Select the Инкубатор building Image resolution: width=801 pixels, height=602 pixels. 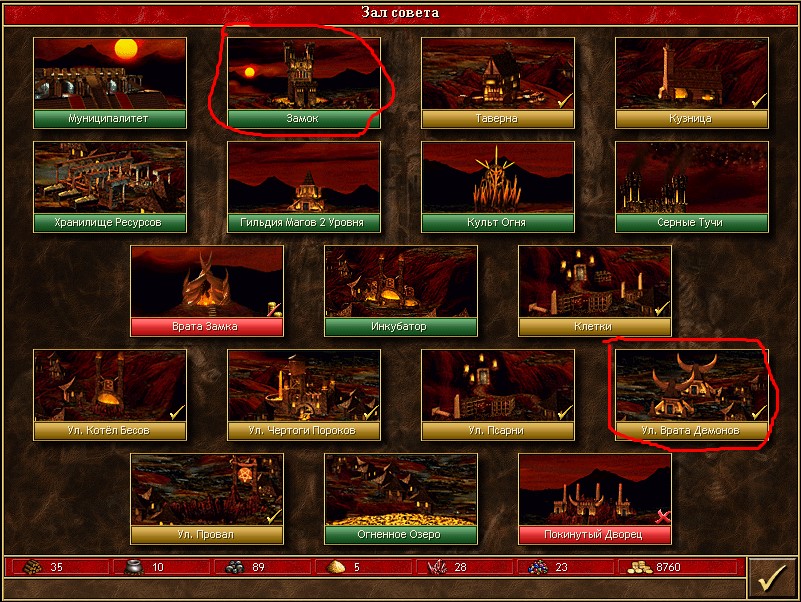point(401,290)
